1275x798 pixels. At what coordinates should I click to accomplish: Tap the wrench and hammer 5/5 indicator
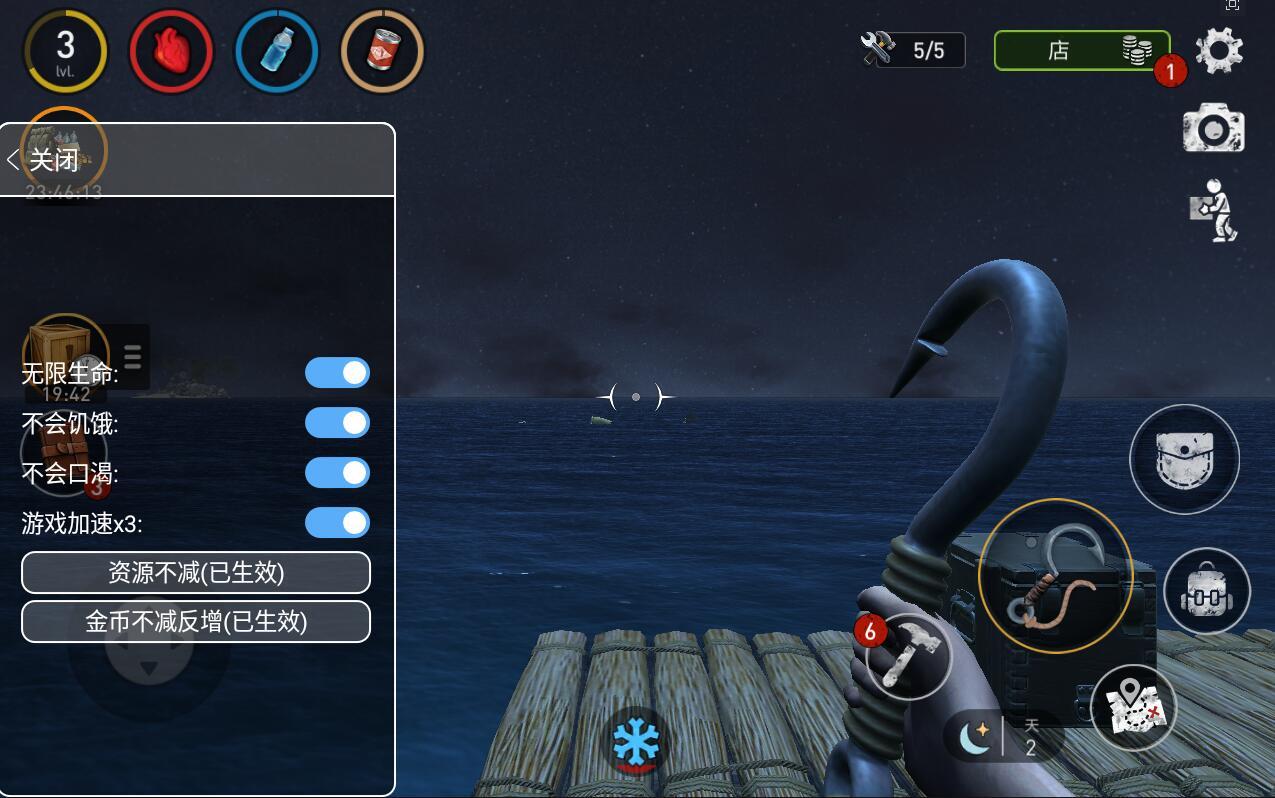tap(912, 50)
